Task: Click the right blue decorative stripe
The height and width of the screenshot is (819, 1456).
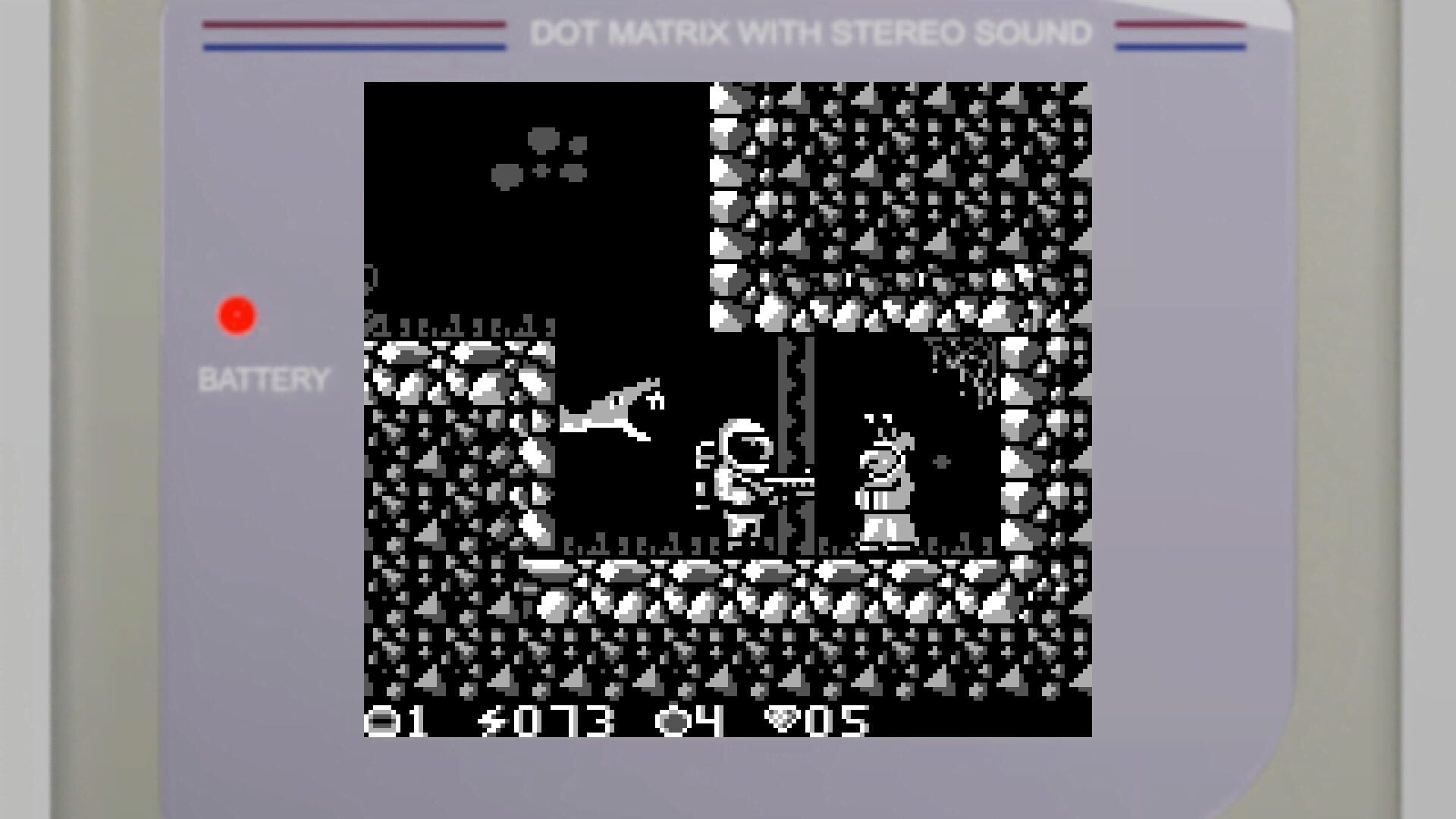Action: point(1179,48)
